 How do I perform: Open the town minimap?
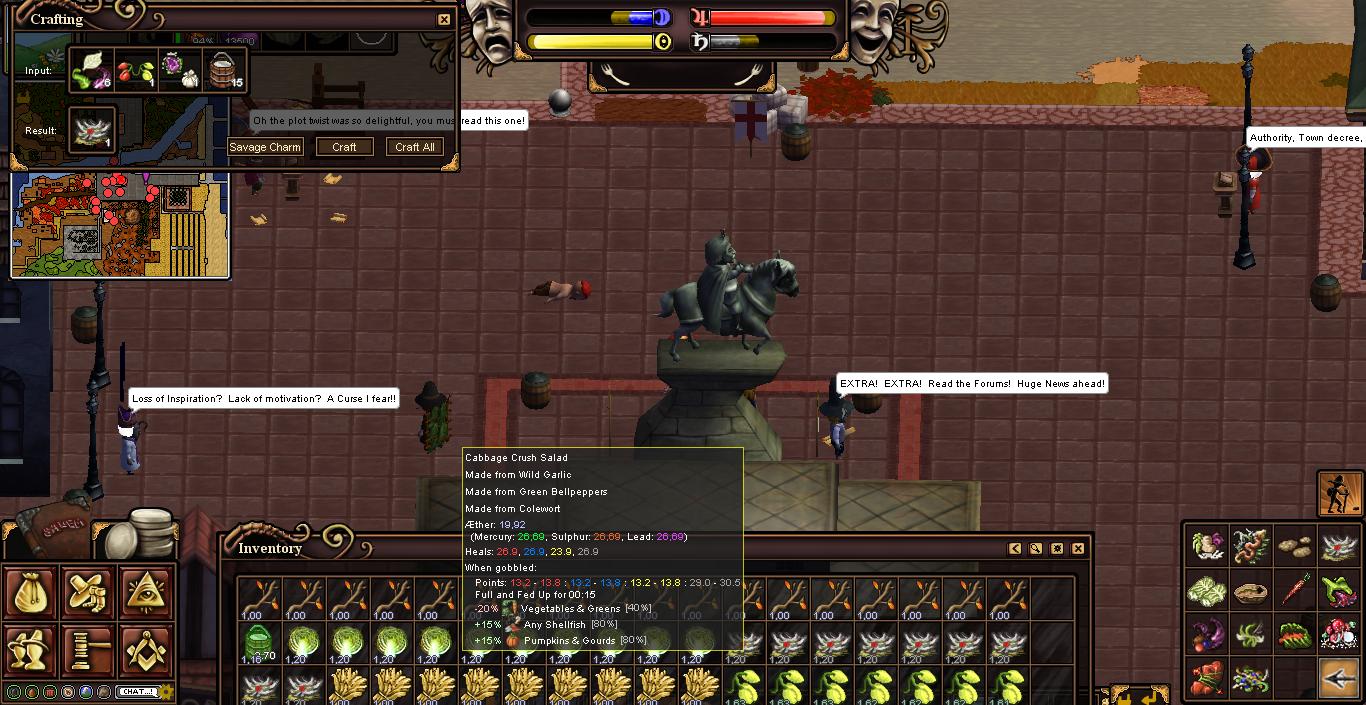click(x=120, y=224)
